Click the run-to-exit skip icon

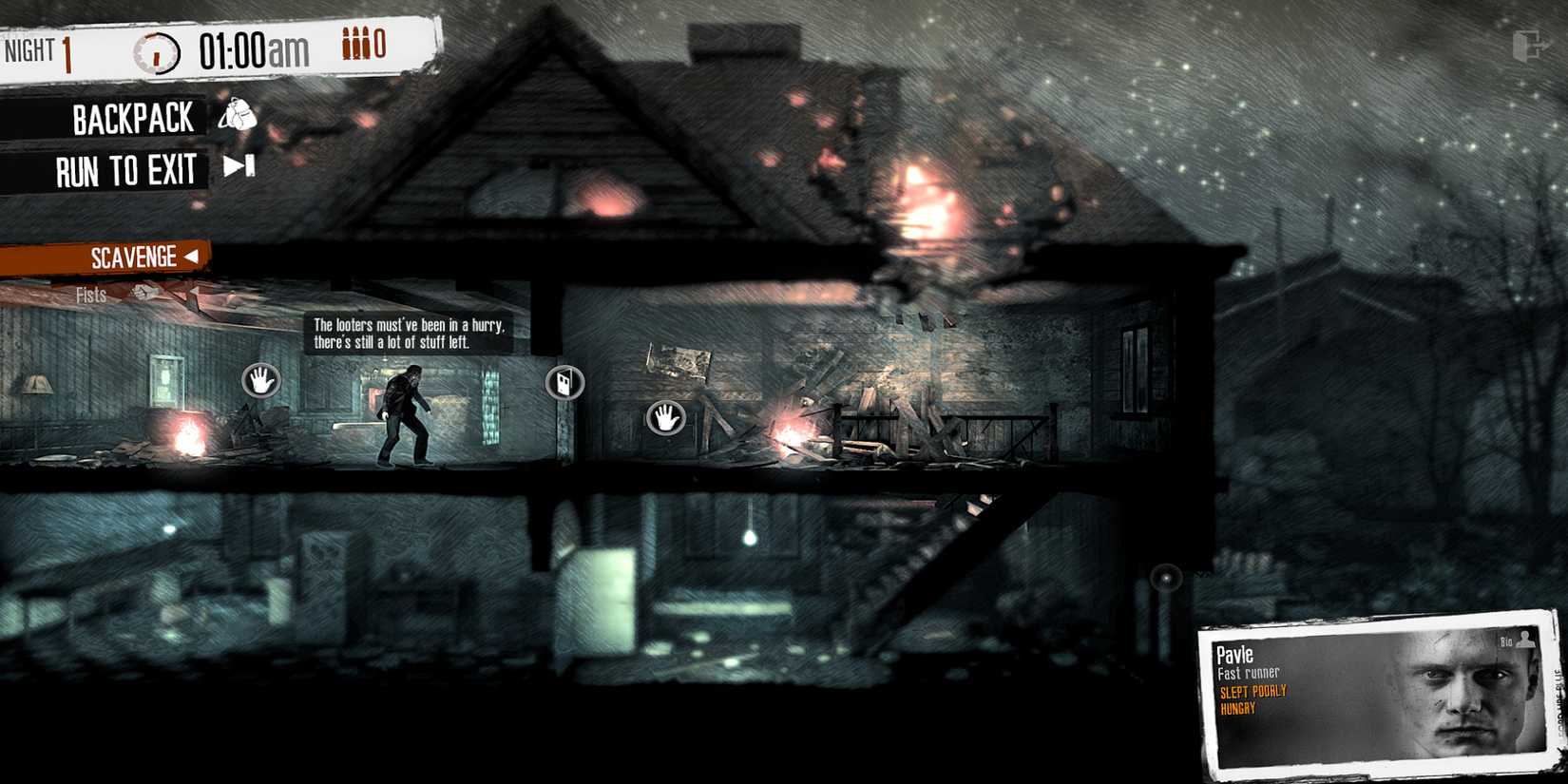[x=237, y=163]
